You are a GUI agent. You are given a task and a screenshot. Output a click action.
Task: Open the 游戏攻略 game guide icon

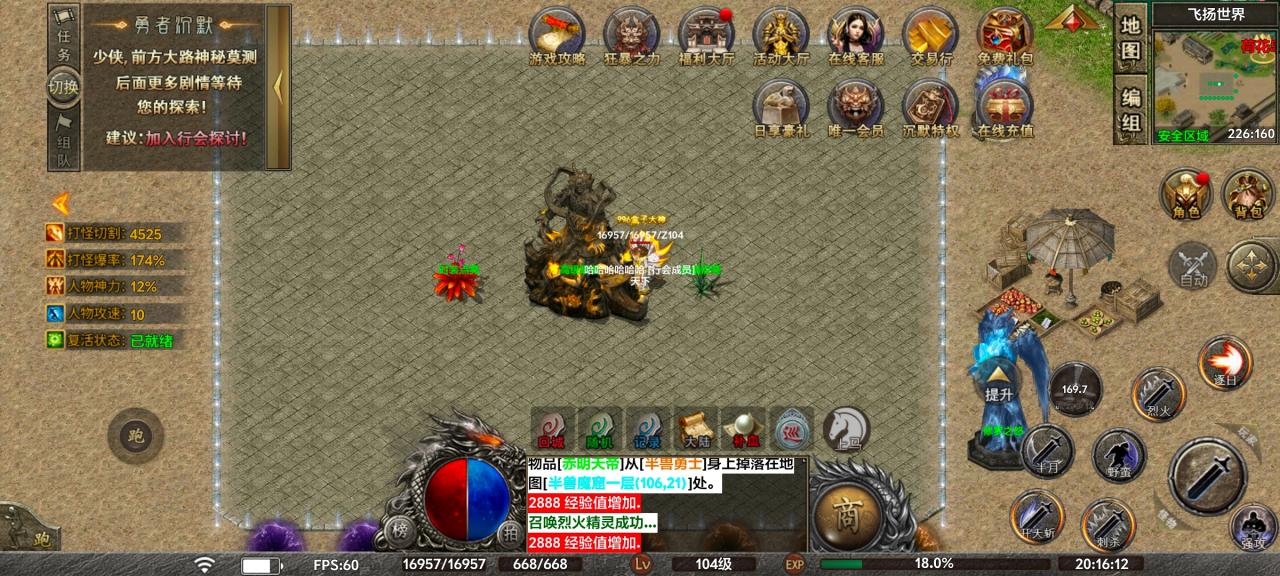(557, 34)
